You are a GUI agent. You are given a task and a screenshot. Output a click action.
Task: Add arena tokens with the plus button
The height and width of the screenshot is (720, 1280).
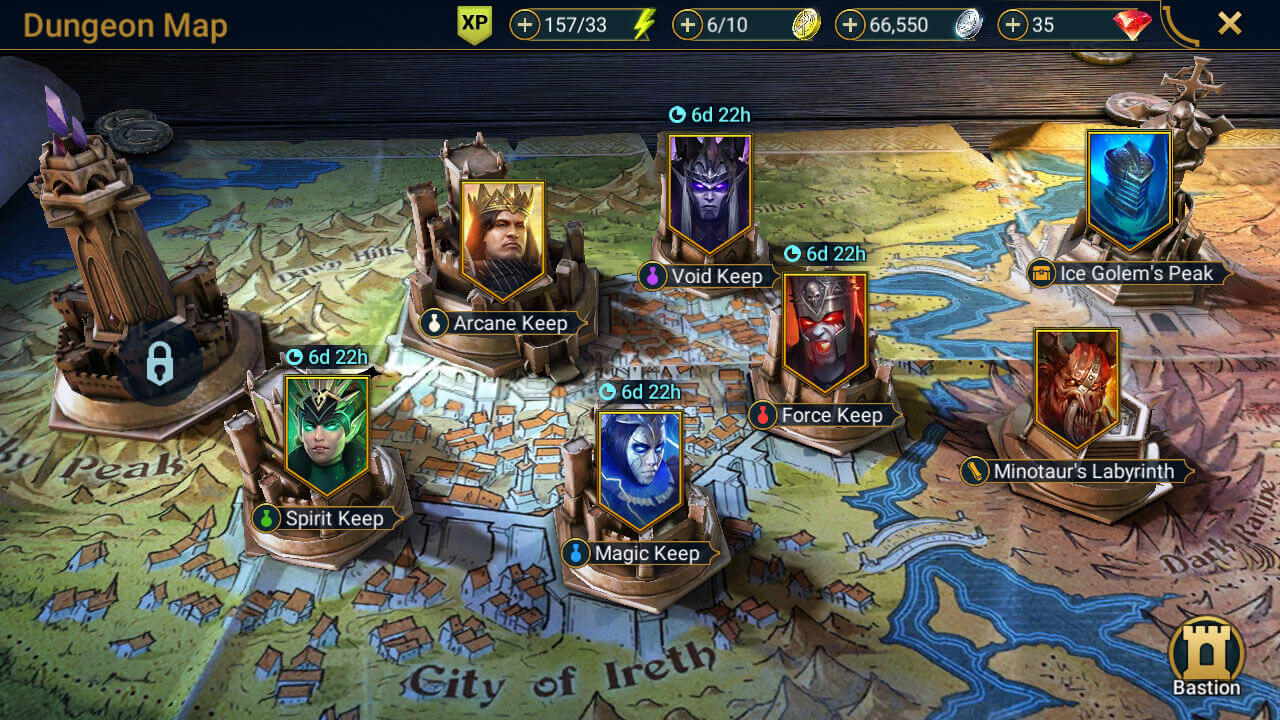687,25
